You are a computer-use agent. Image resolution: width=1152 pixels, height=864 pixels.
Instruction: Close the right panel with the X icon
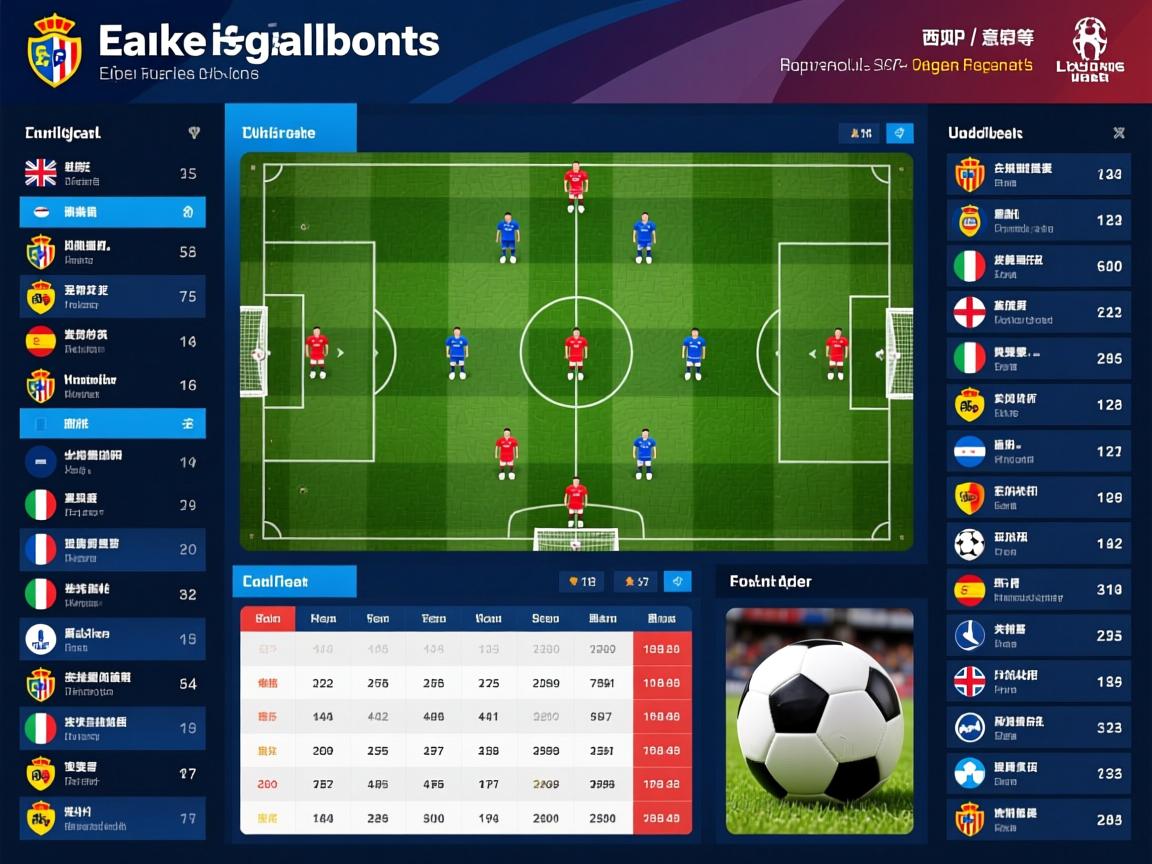(1119, 133)
